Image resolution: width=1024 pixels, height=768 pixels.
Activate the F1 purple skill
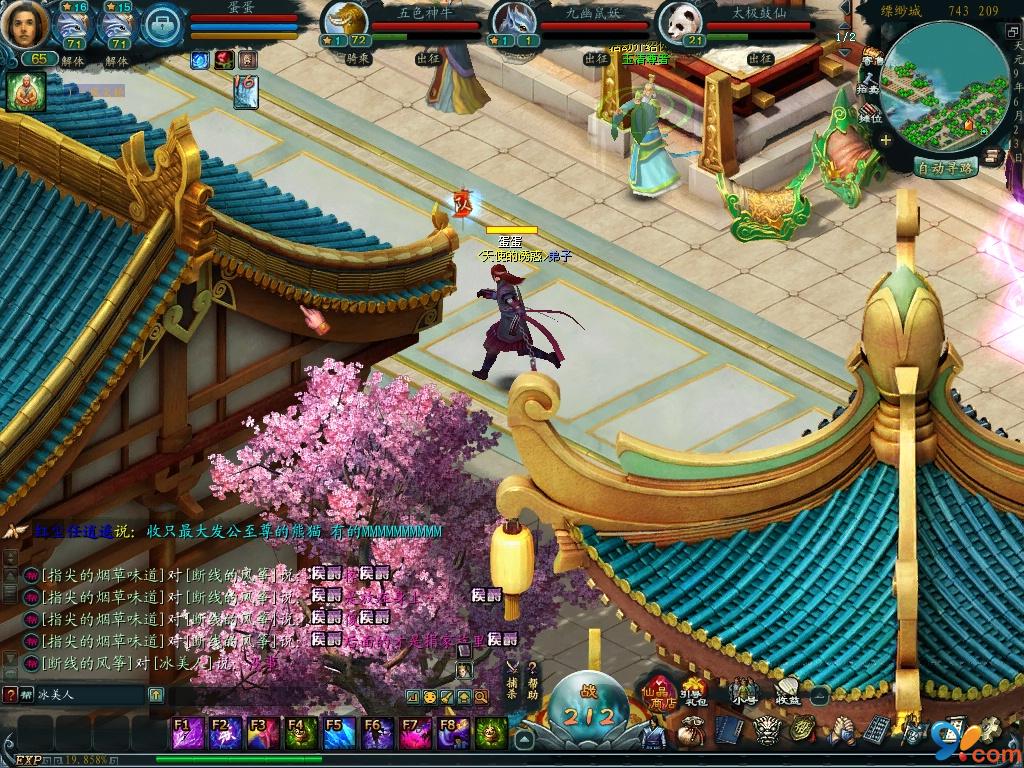click(x=188, y=732)
